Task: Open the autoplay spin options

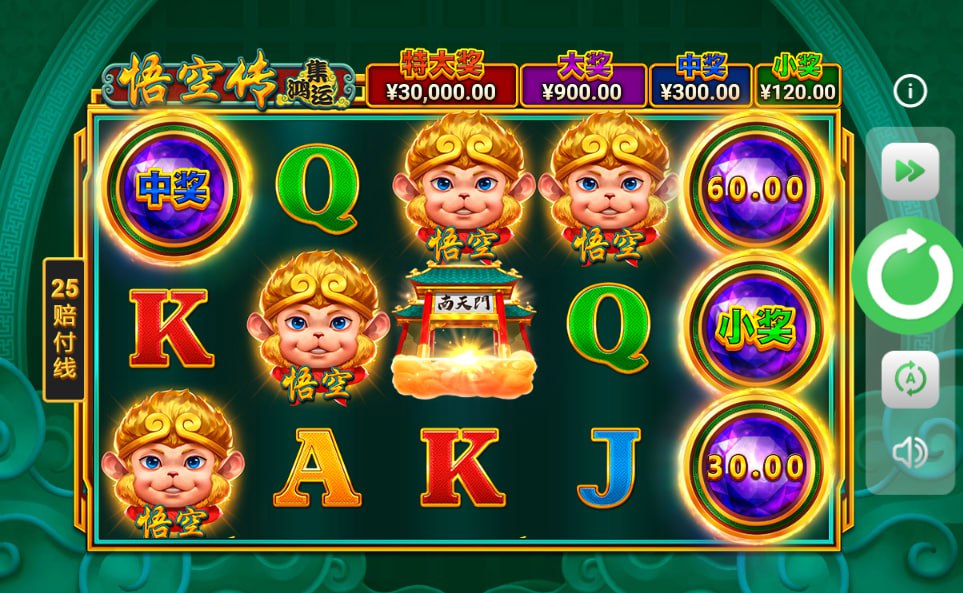Action: point(910,379)
